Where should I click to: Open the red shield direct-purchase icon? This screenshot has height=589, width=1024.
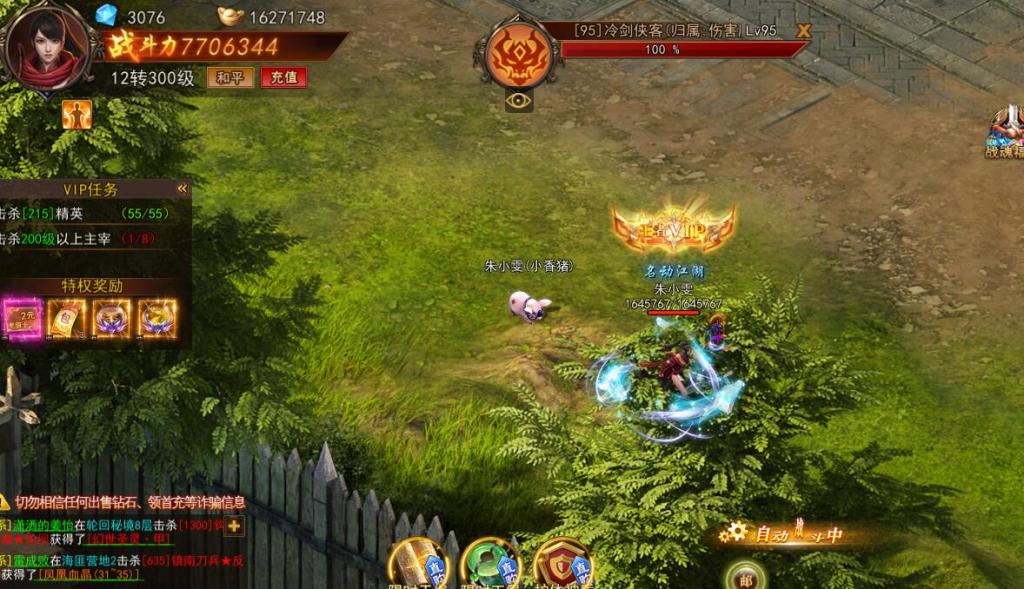562,564
